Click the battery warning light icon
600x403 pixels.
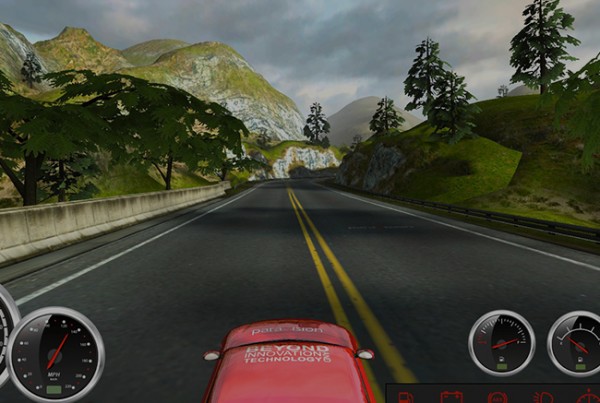tap(451, 397)
